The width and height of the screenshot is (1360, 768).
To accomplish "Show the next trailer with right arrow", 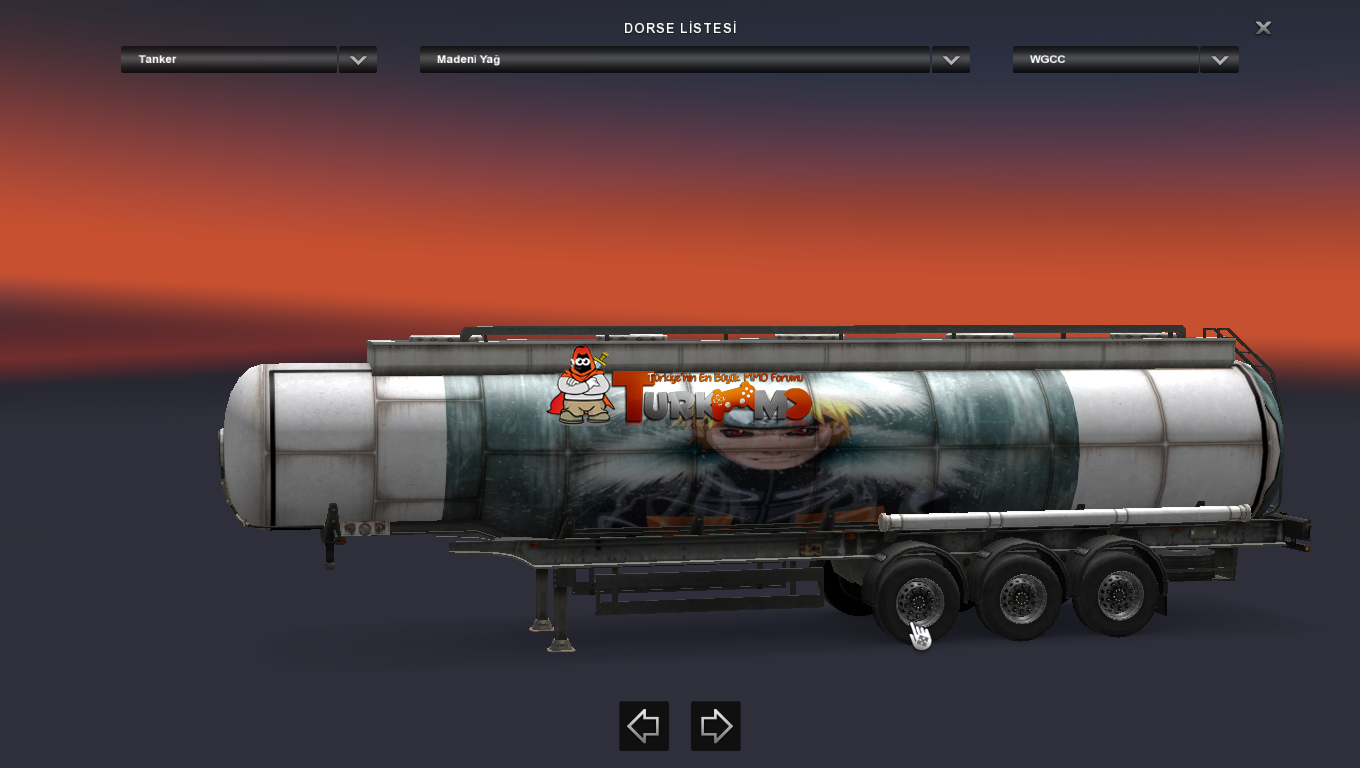I will (715, 726).
